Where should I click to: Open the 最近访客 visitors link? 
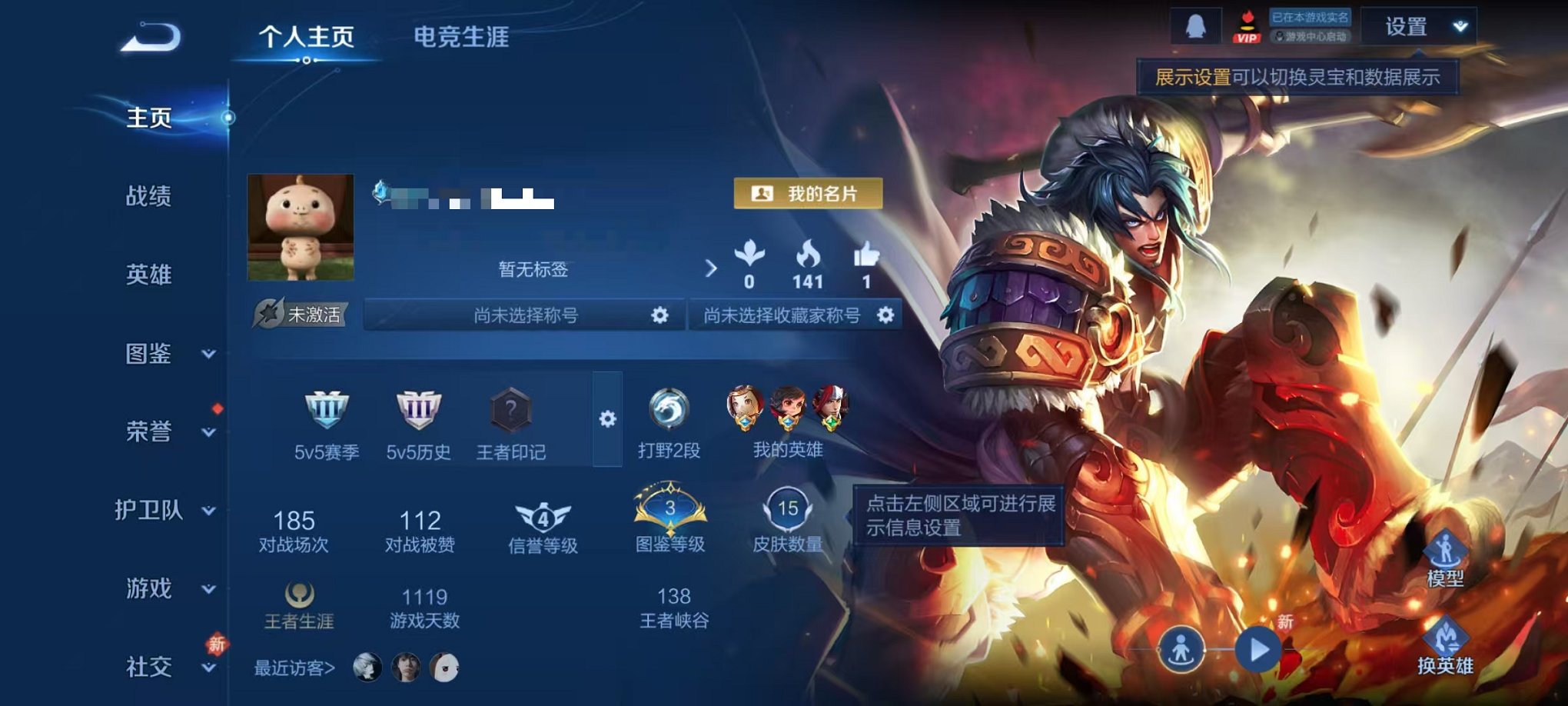[292, 669]
